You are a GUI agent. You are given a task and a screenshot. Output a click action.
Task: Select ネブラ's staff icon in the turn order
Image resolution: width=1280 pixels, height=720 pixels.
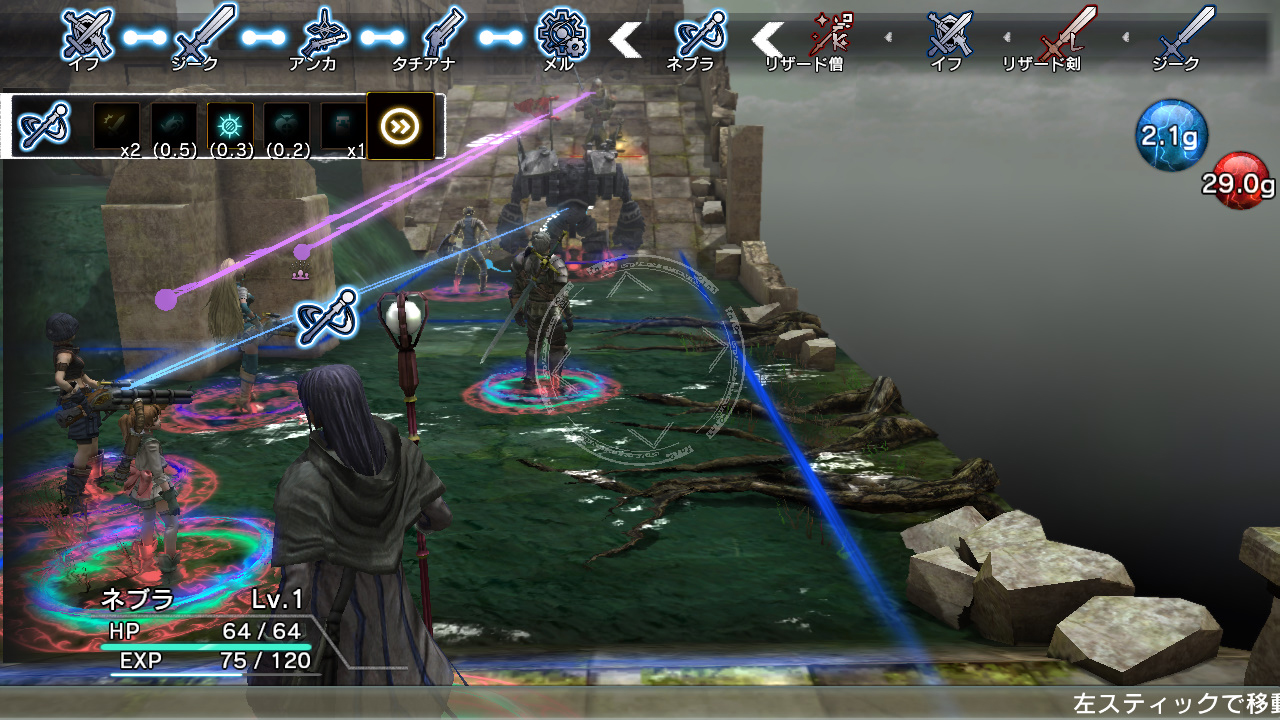700,35
